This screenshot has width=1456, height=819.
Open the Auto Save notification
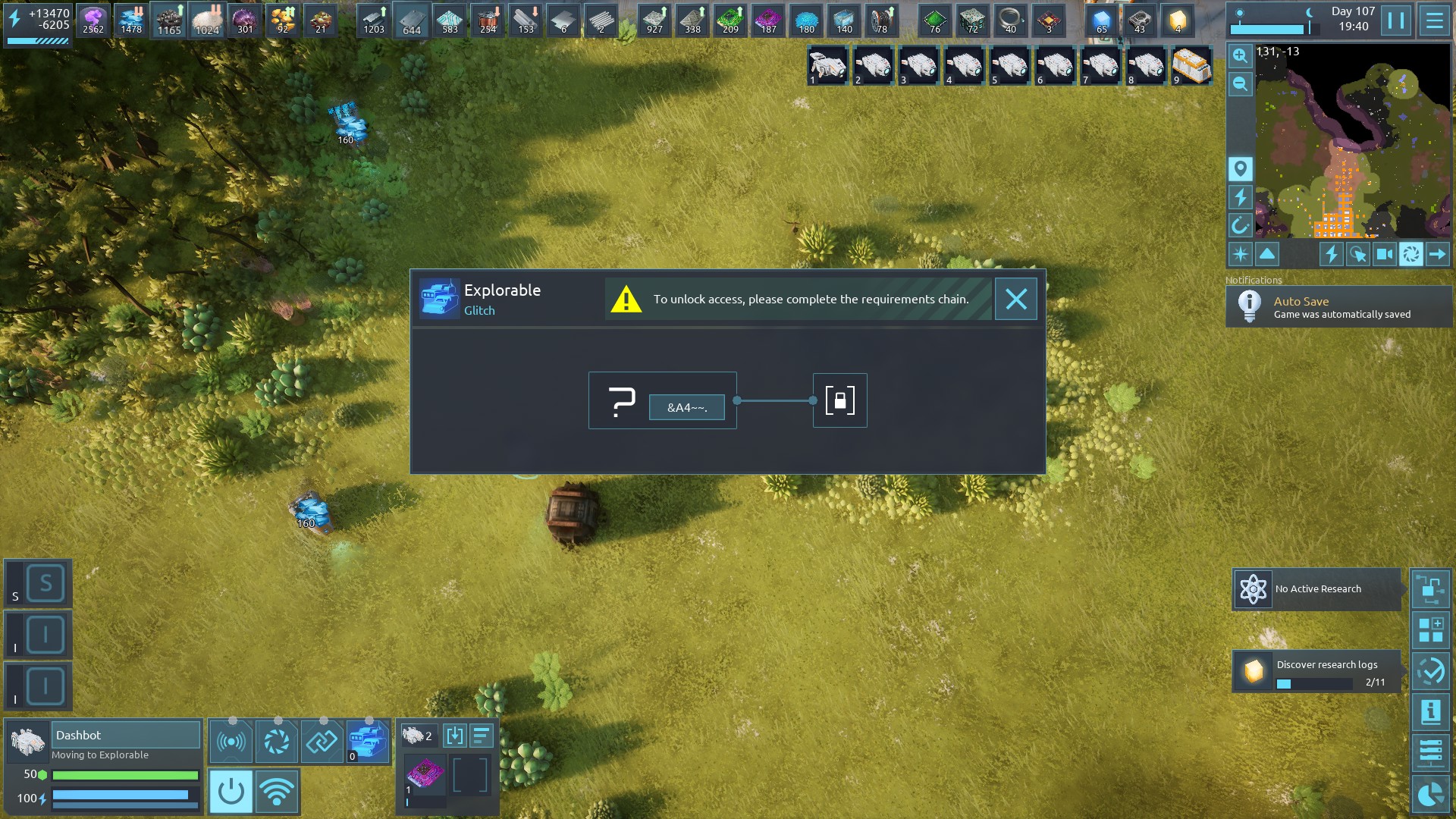pos(1338,307)
